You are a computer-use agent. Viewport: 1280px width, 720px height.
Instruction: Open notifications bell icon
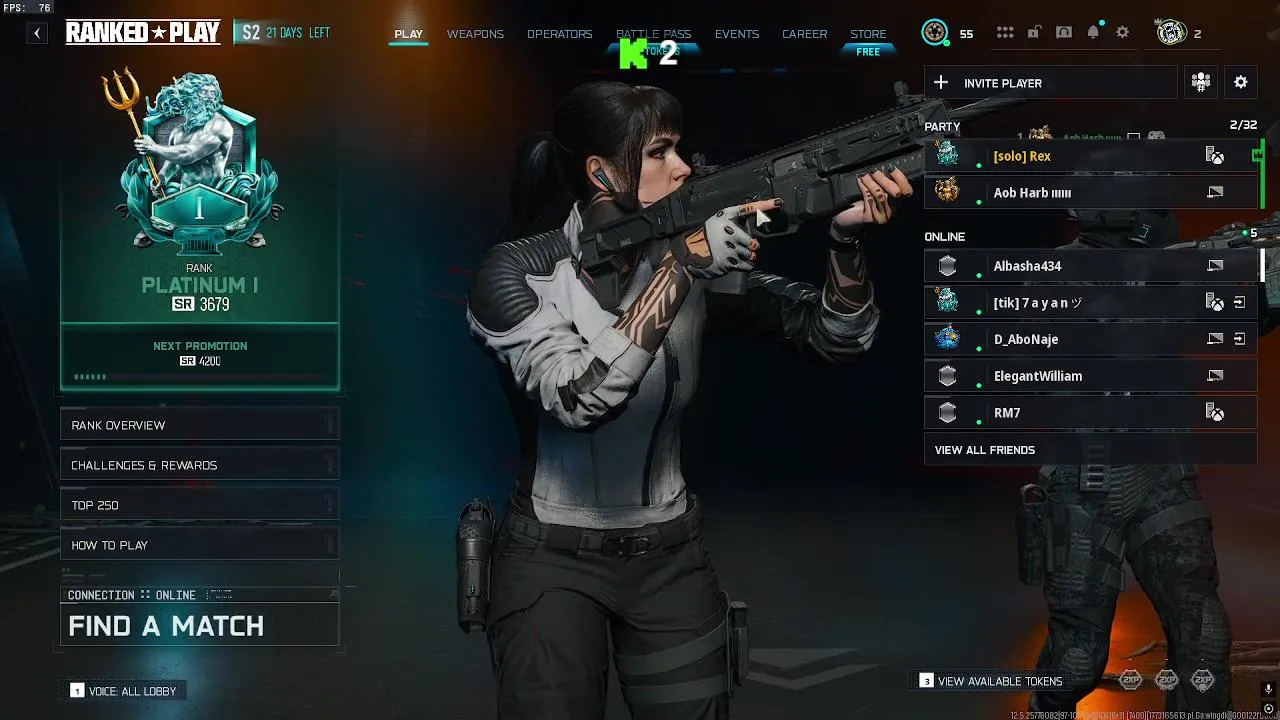pos(1093,33)
